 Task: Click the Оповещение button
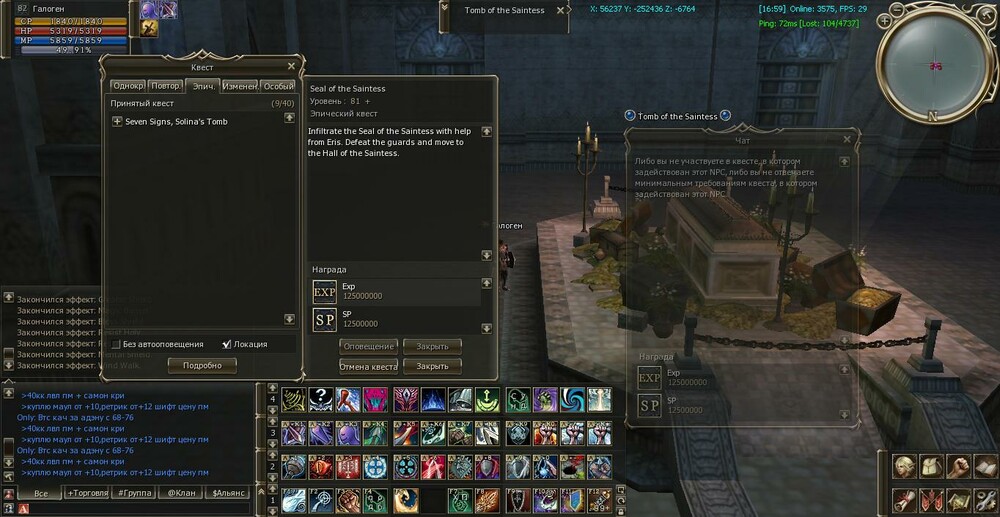(x=369, y=346)
